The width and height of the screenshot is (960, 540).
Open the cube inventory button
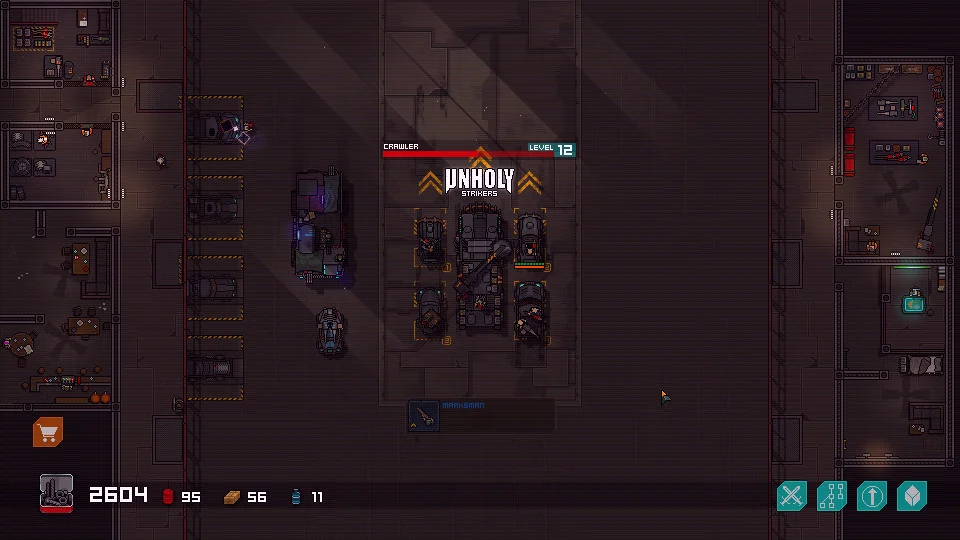912,495
